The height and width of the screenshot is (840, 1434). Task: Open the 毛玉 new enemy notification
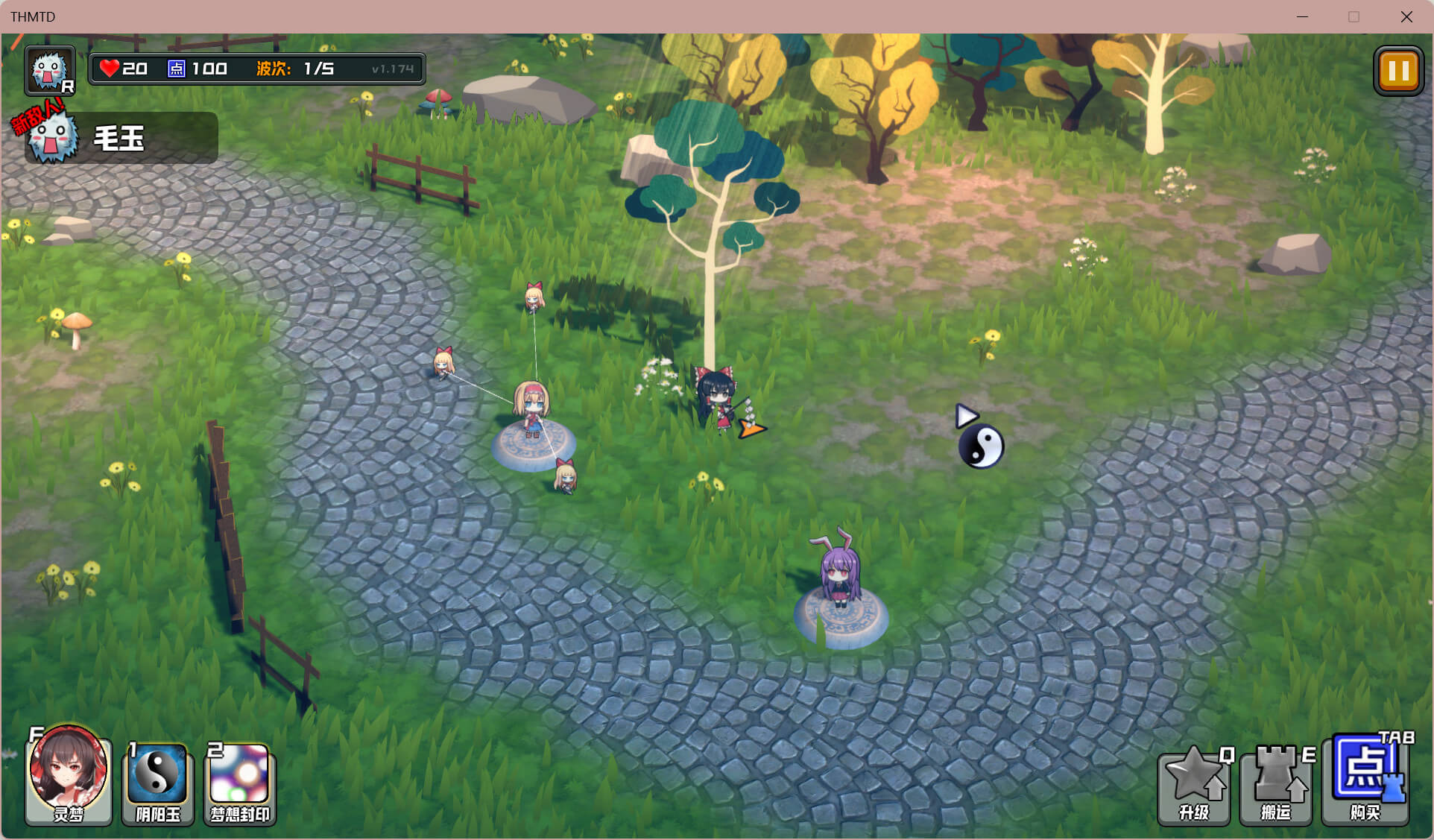tap(119, 138)
